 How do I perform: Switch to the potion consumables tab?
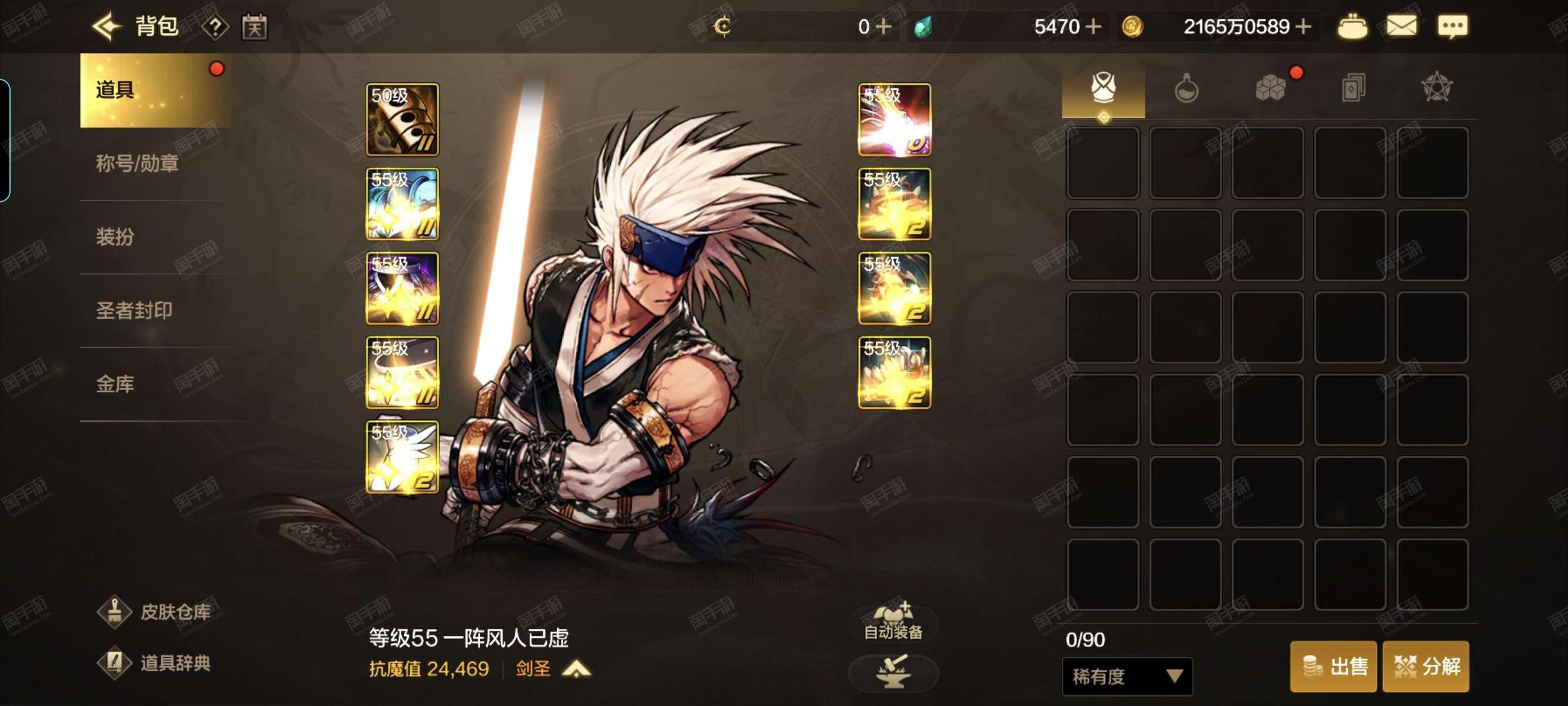pyautogui.click(x=1186, y=89)
